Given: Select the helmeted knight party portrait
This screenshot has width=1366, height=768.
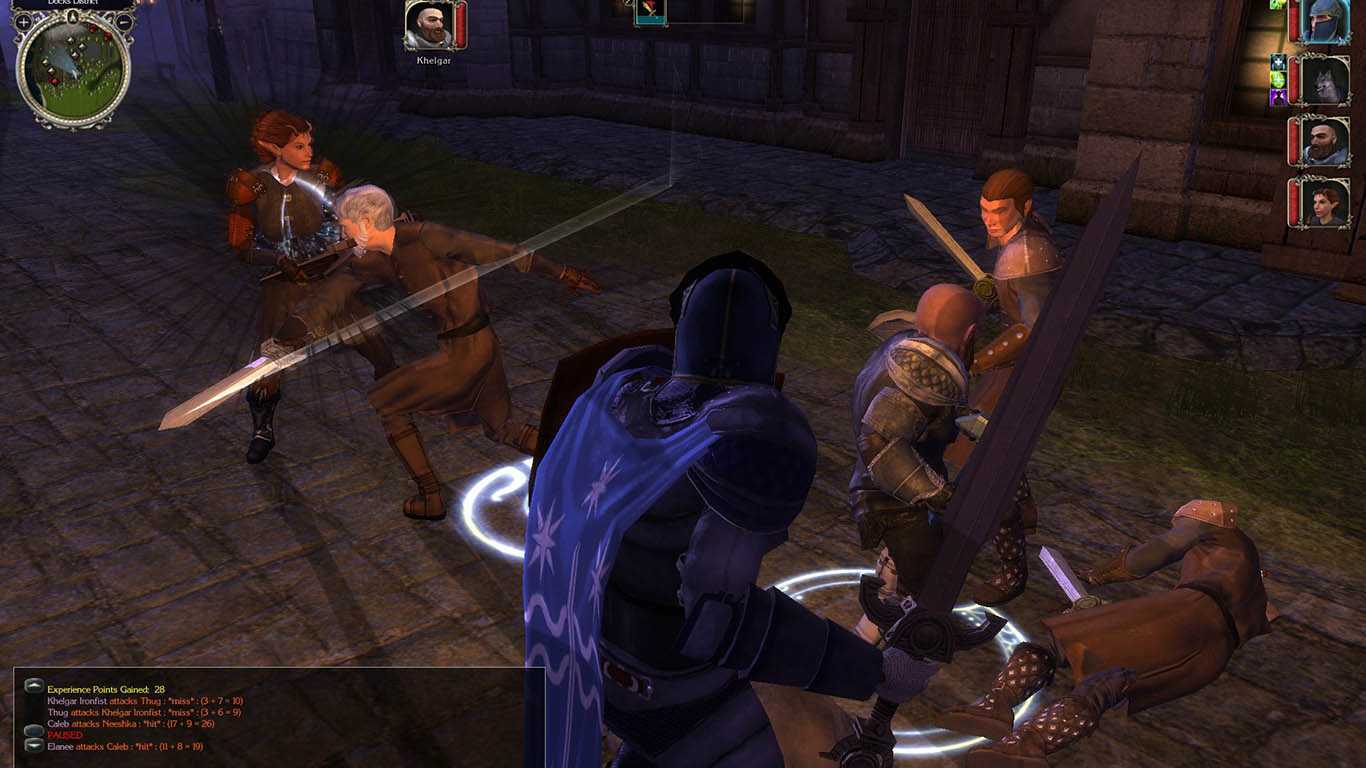Looking at the screenshot, I should [1326, 21].
